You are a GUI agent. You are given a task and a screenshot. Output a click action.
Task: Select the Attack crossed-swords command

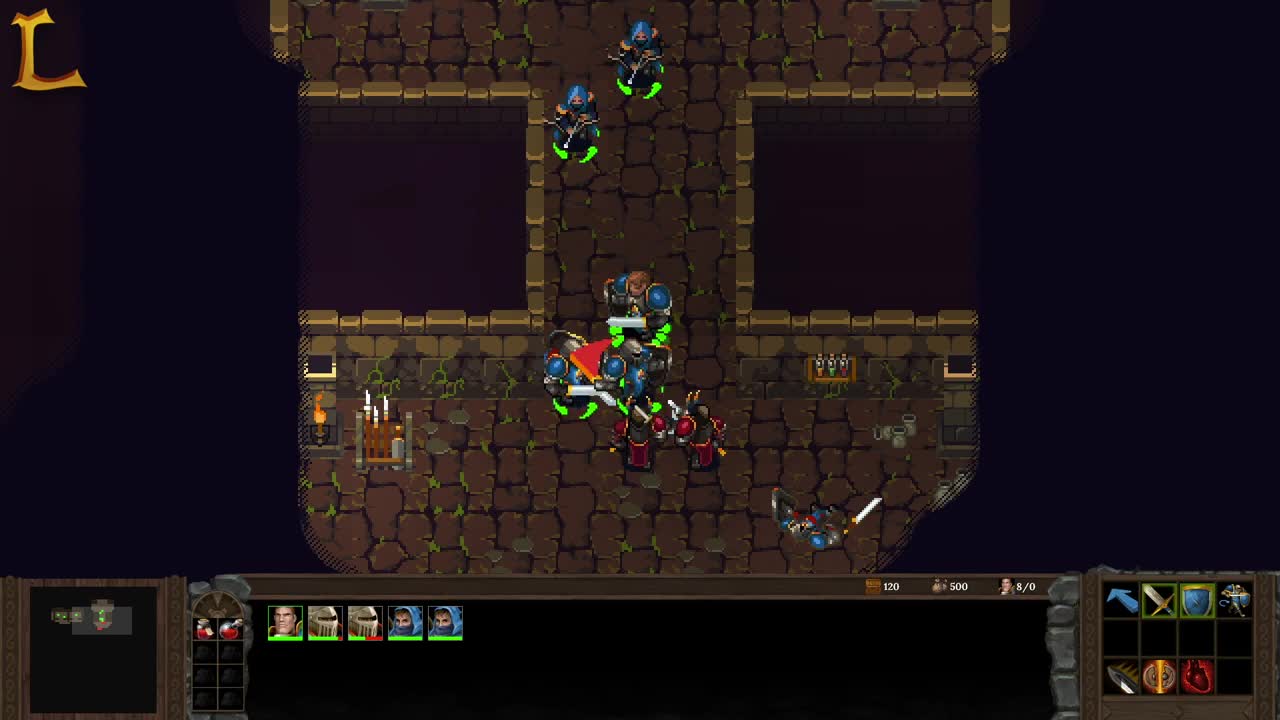pyautogui.click(x=1158, y=600)
